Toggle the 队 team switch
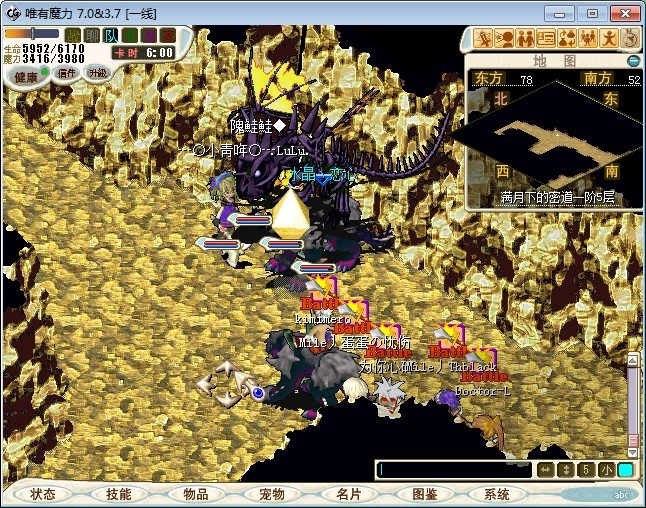The width and height of the screenshot is (646, 508). tap(111, 36)
